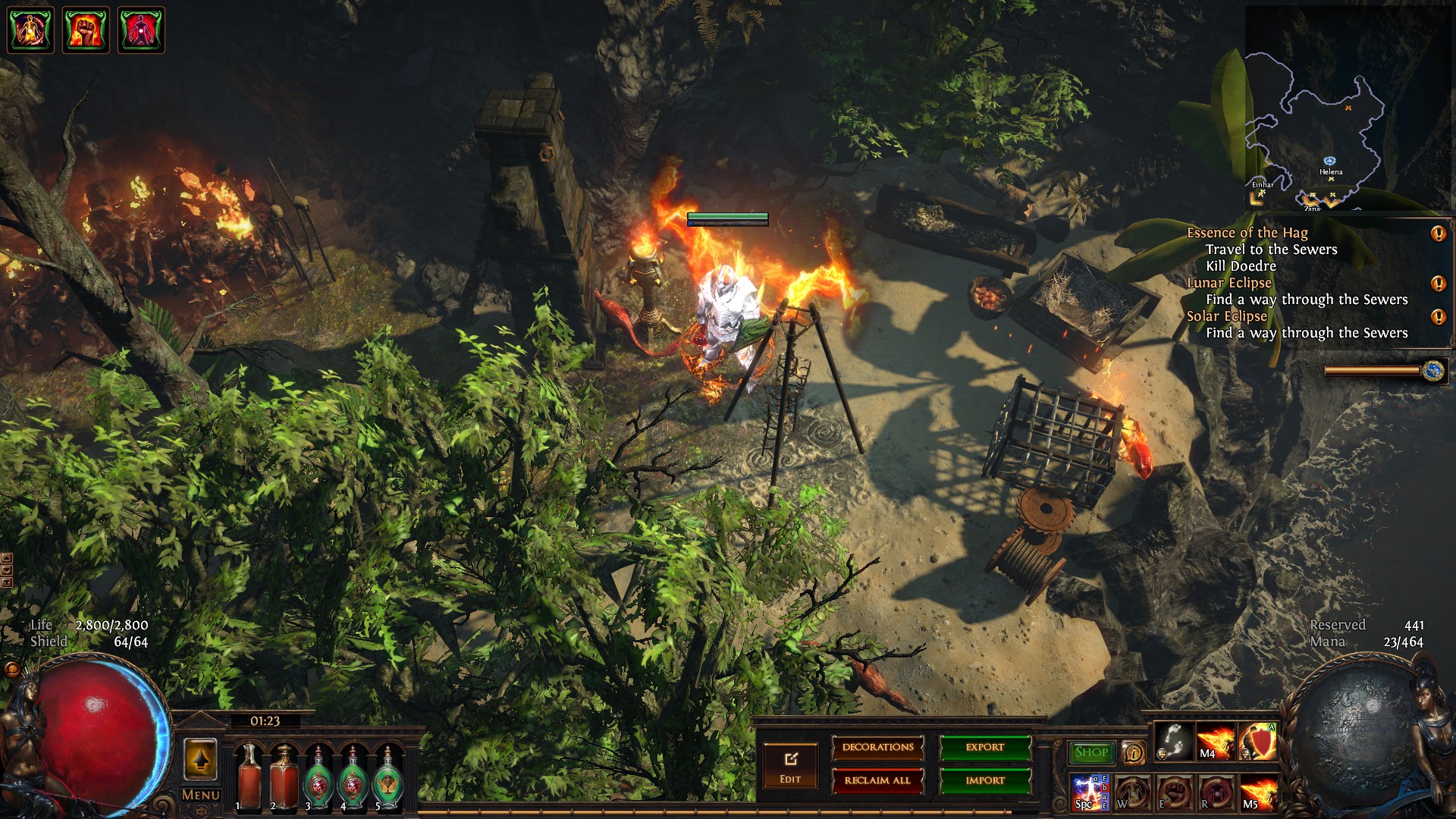Screen dimensions: 1456x819
Task: Activate the Spc lightning figure skill
Action: [x=1090, y=792]
